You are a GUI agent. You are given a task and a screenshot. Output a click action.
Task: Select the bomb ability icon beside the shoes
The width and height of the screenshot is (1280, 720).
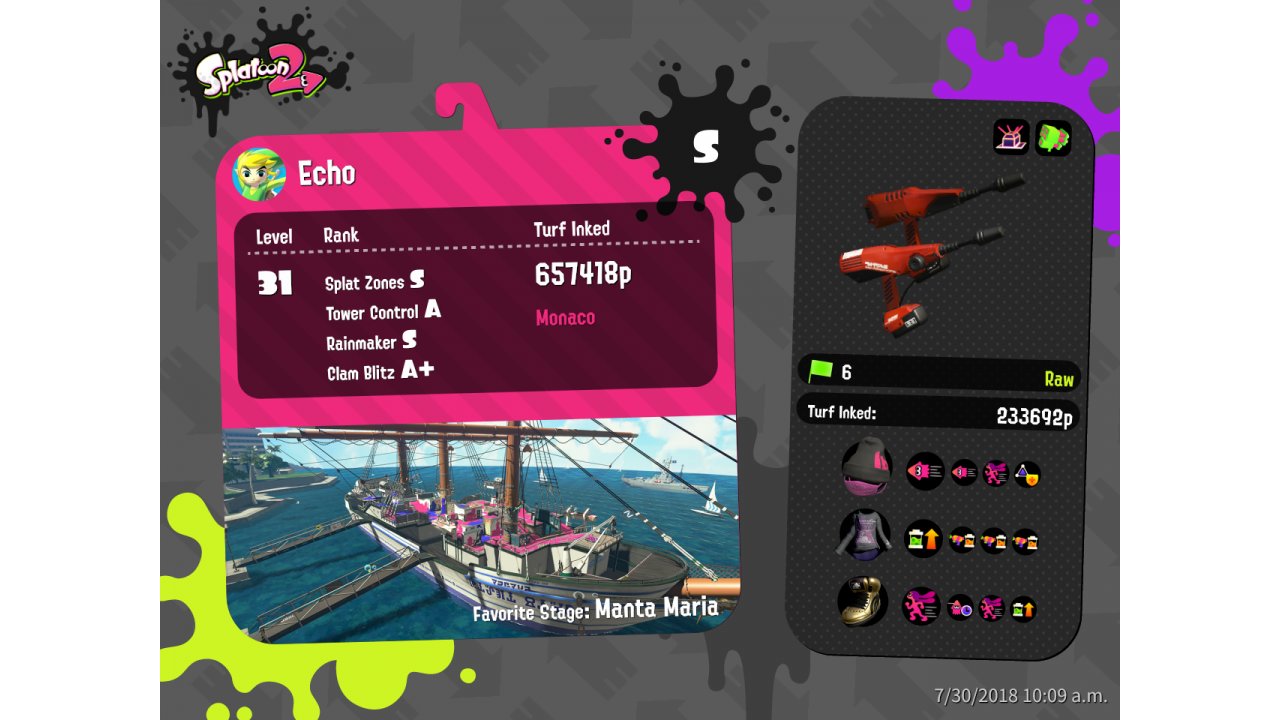960,607
